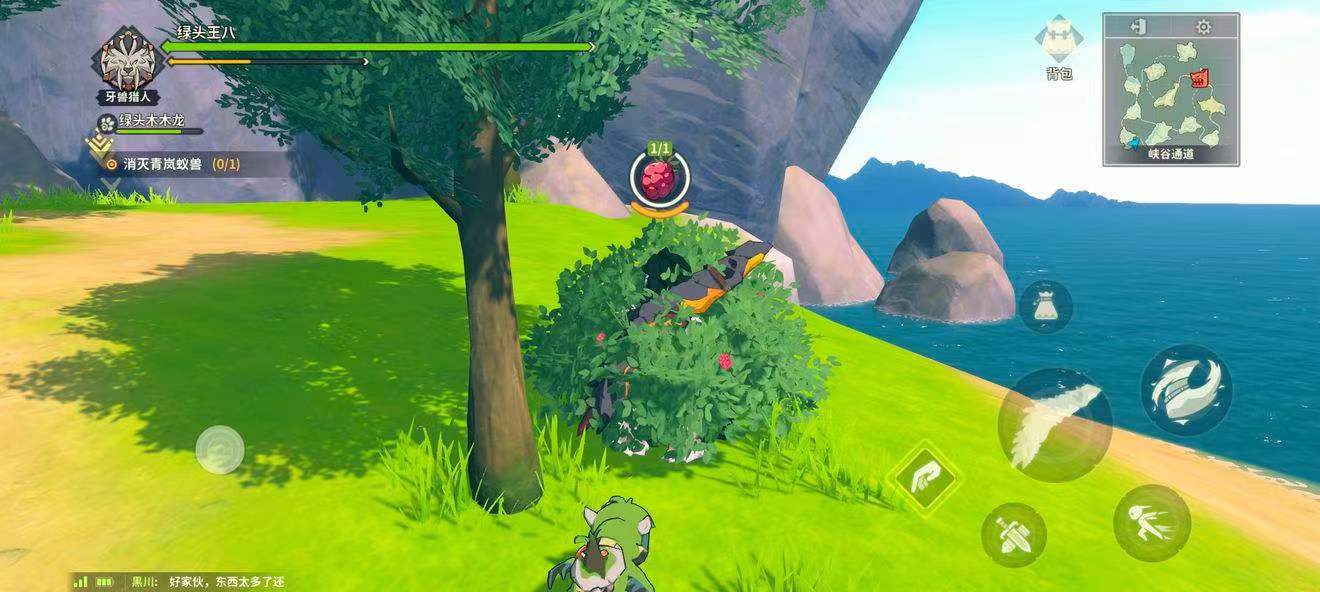Expand the 峡谷通道 minimap

(1170, 95)
